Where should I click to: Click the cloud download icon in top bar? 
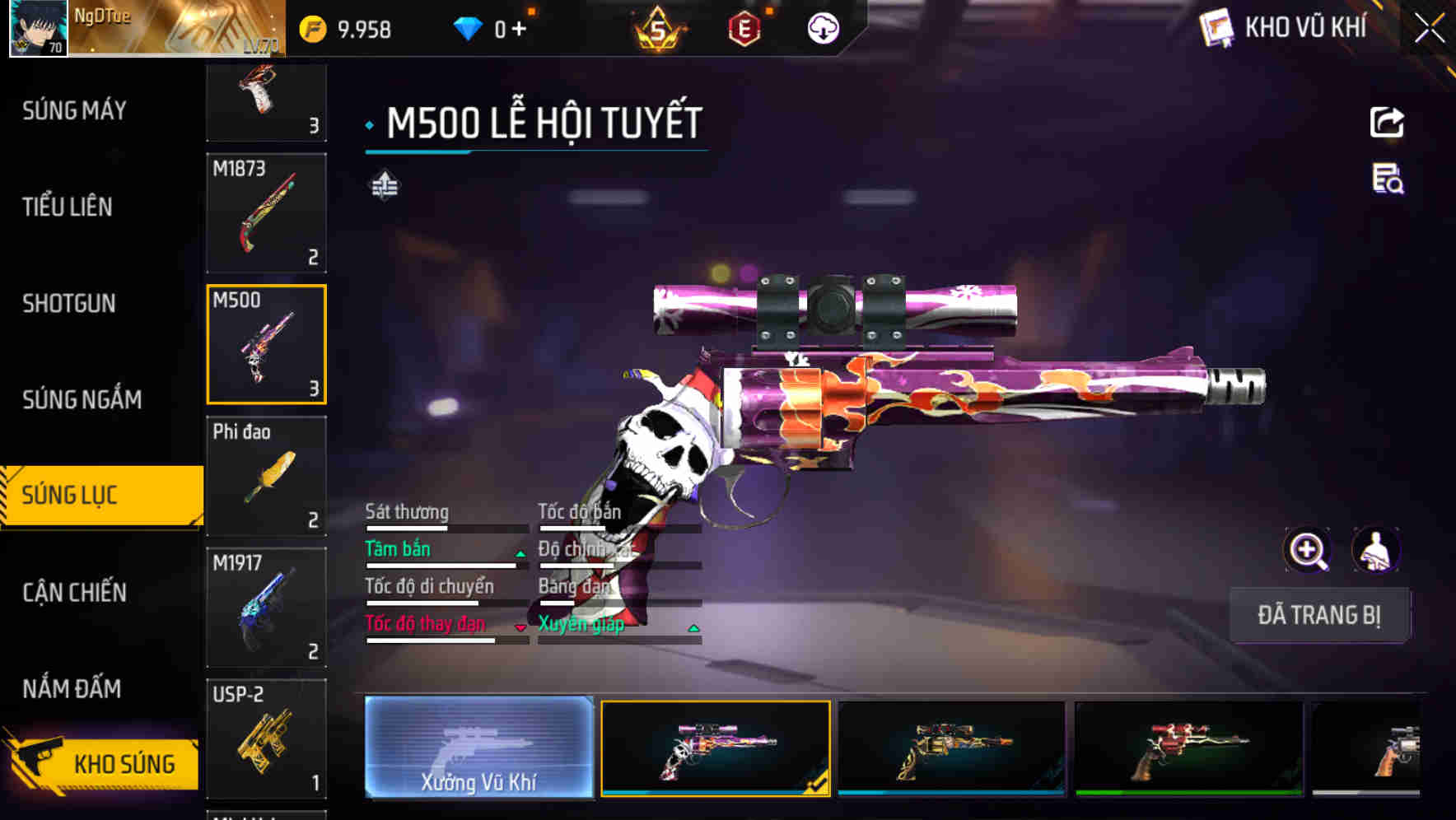[823, 30]
